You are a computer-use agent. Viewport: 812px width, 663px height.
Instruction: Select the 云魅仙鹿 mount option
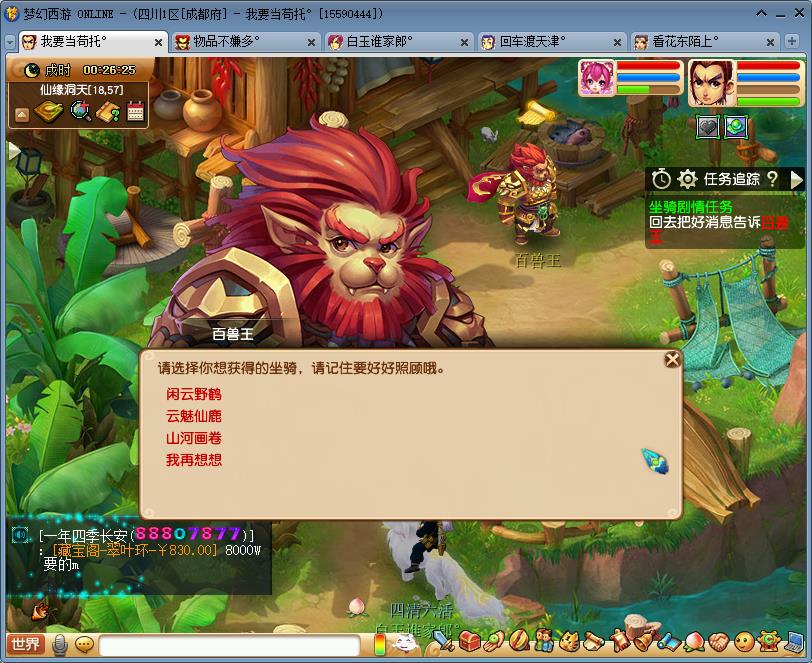(194, 416)
